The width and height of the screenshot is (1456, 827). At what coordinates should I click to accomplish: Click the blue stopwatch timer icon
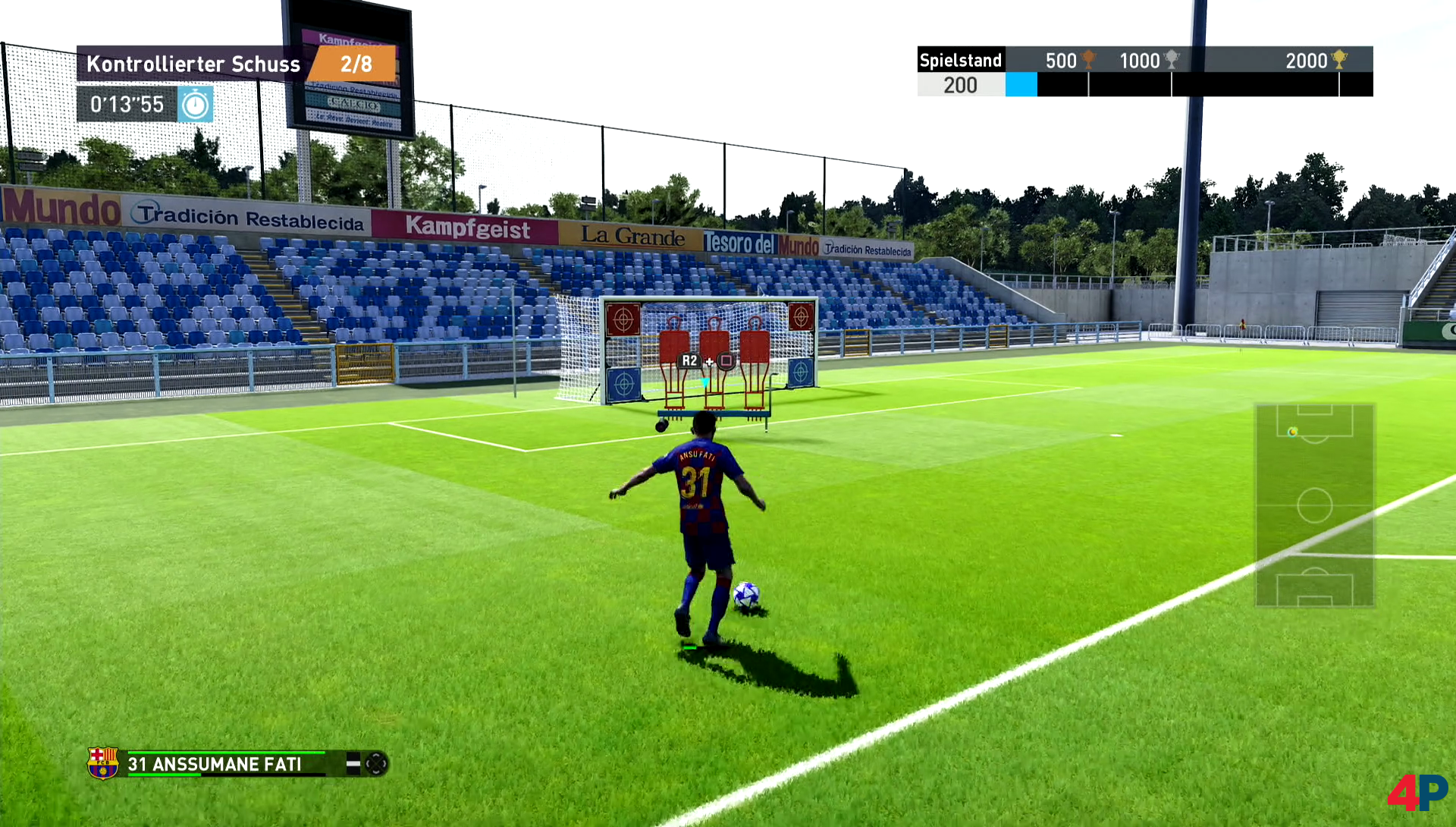(x=196, y=105)
